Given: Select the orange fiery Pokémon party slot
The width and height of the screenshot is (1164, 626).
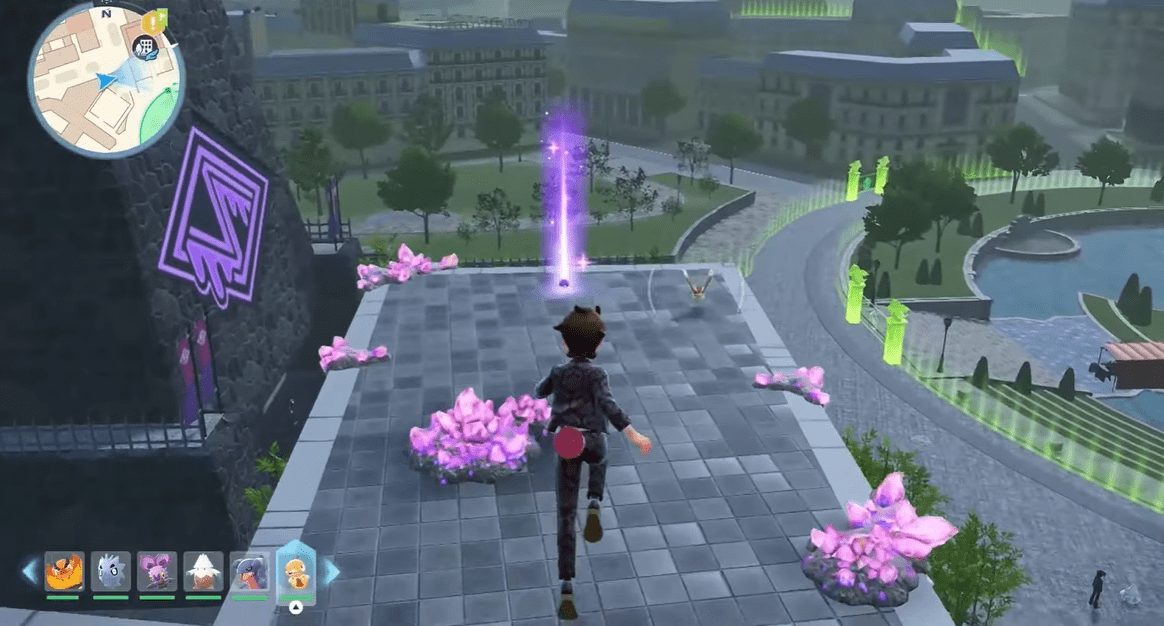Looking at the screenshot, I should 63,572.
